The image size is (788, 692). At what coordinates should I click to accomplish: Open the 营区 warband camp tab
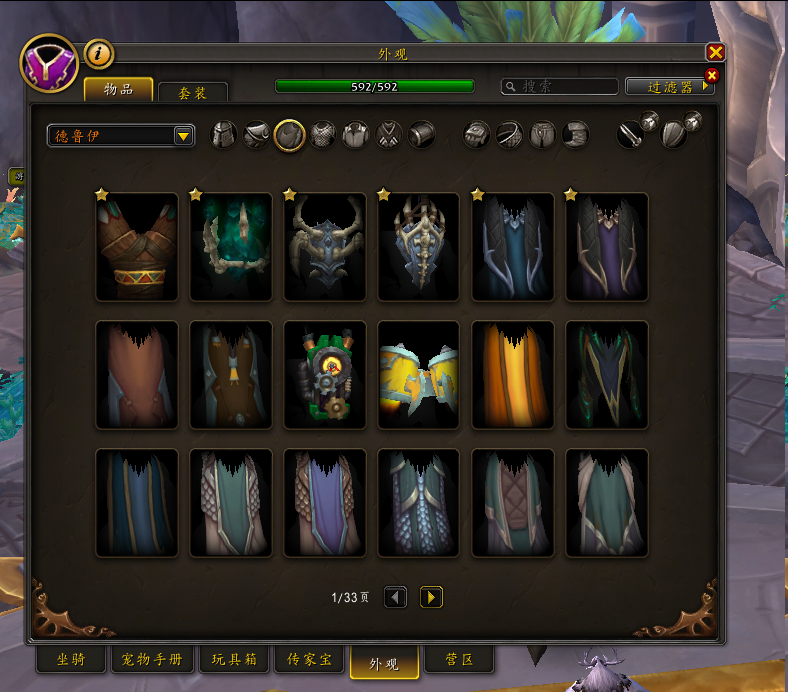[460, 661]
